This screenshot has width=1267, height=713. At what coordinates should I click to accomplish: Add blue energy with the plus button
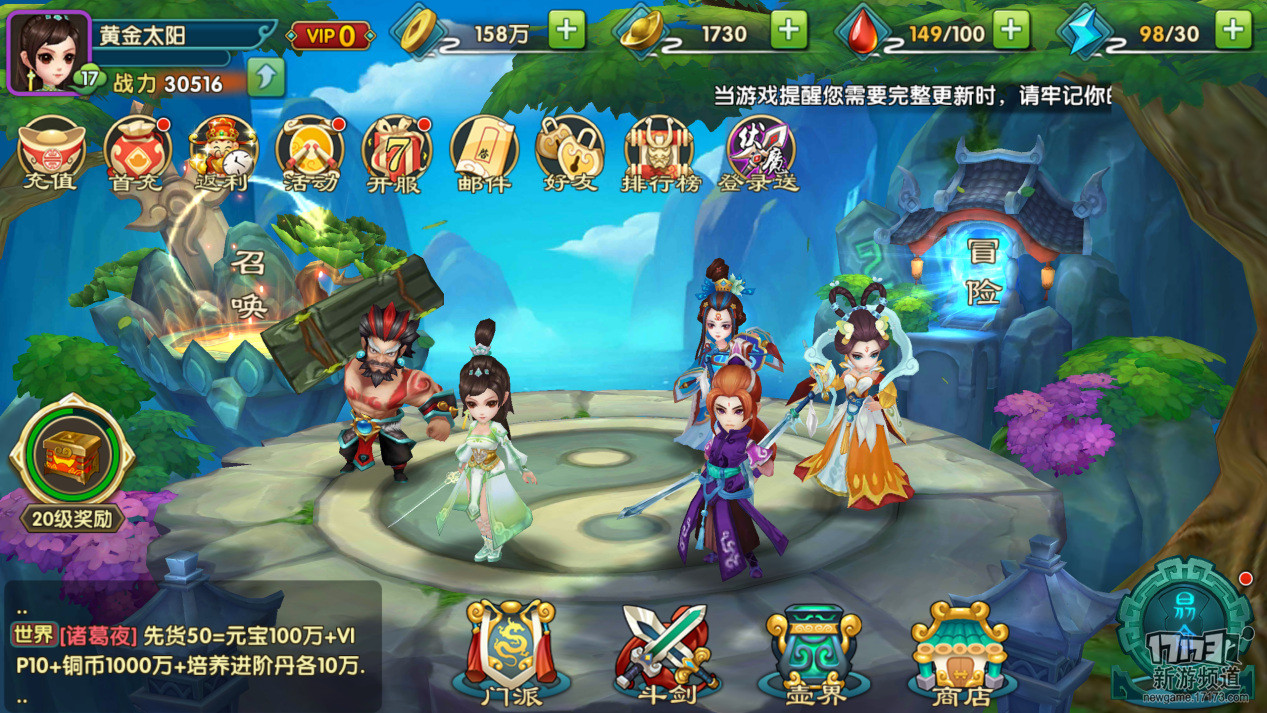pyautogui.click(x=1233, y=31)
